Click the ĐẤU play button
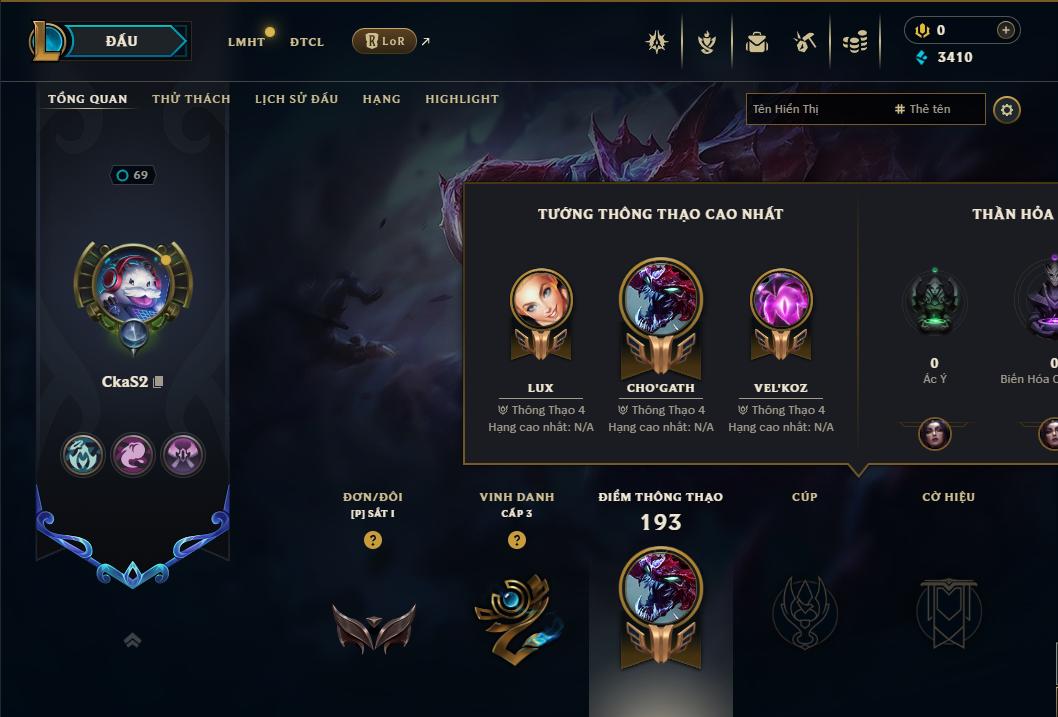Viewport: 1058px width, 717px height. (x=122, y=41)
